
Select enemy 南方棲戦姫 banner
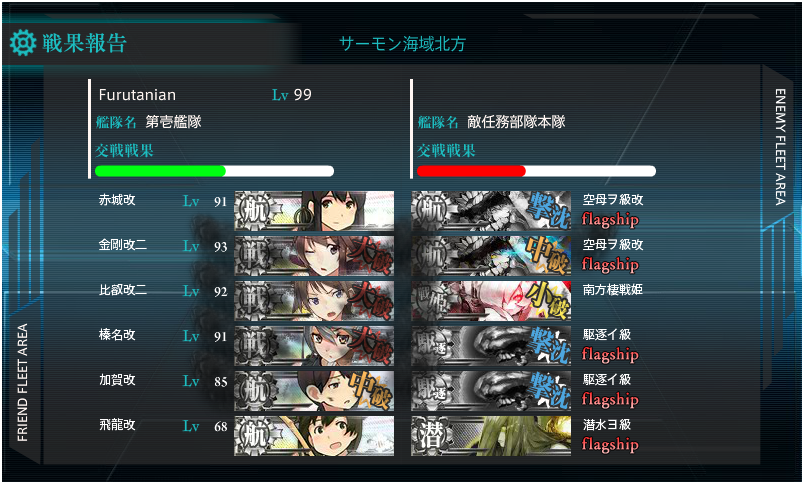[x=491, y=300]
